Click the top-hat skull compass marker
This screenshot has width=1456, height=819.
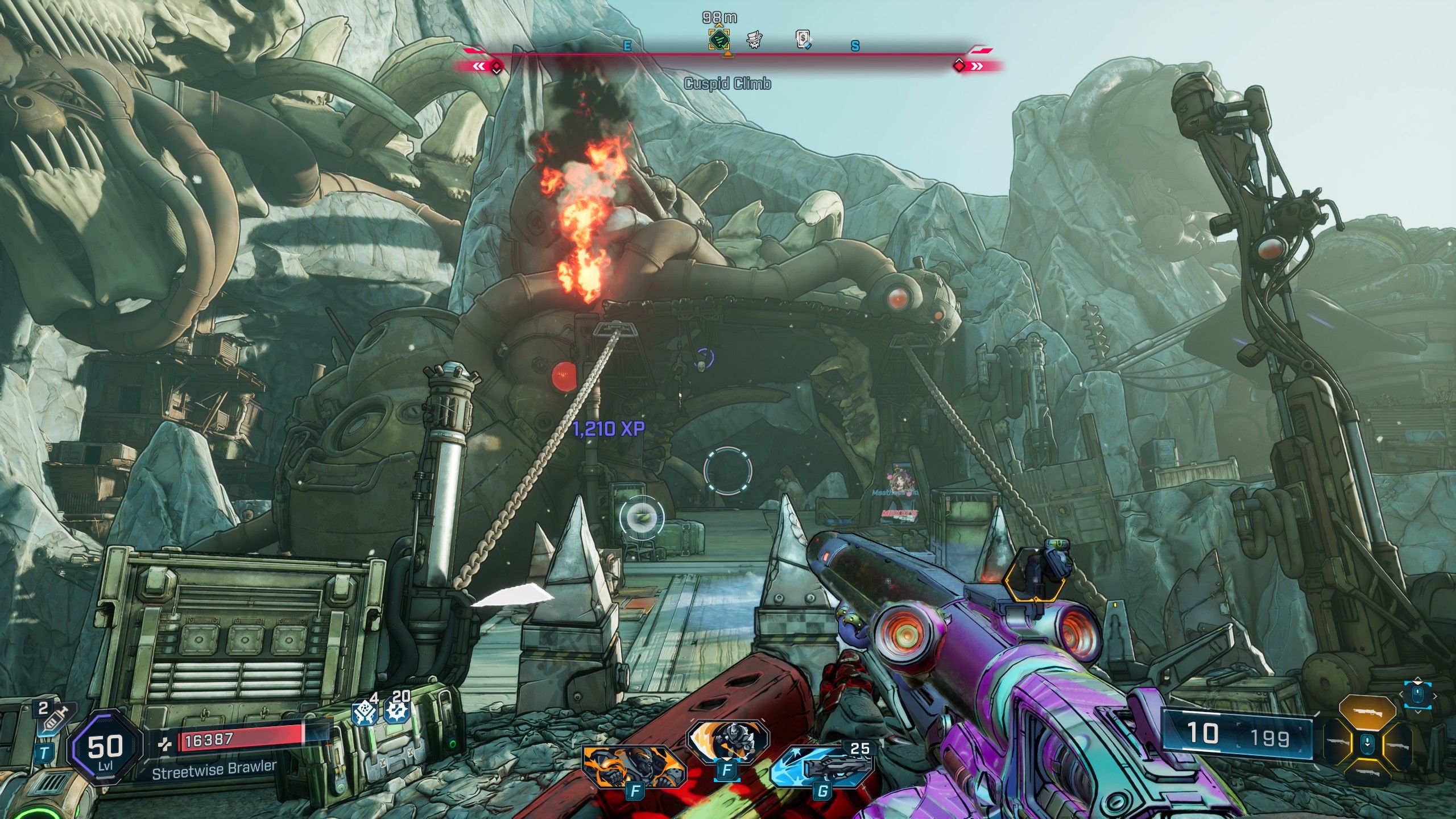tap(754, 40)
